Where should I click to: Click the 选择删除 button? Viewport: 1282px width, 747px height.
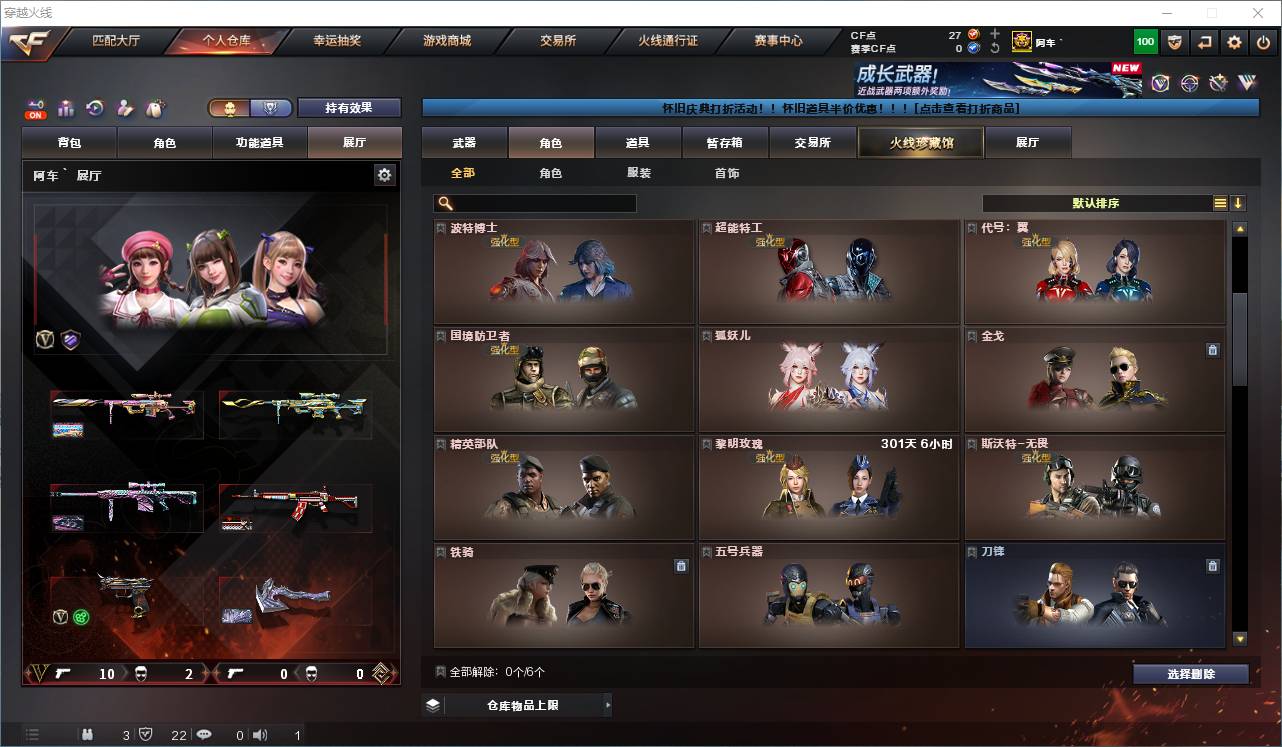1190,674
